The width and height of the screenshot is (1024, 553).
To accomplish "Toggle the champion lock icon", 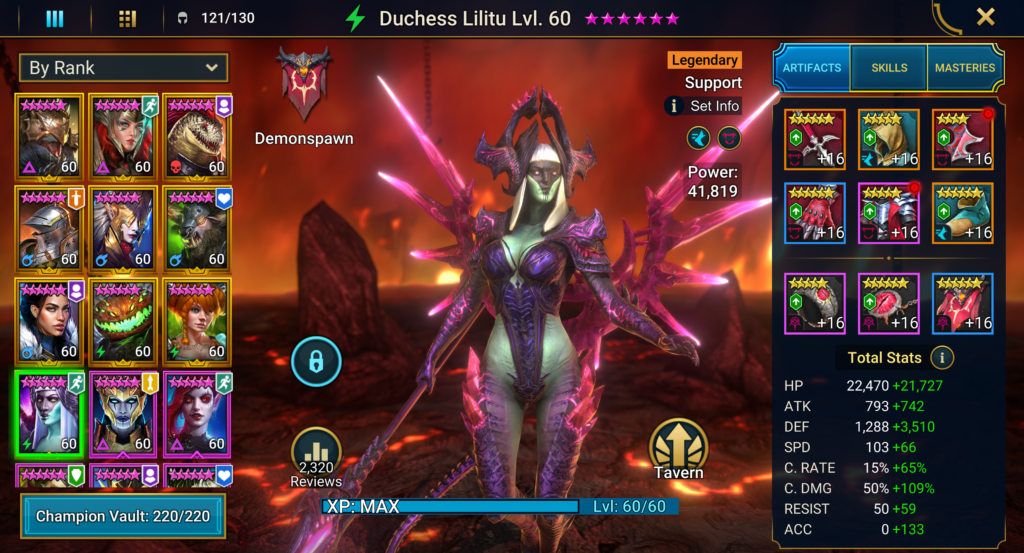I will (x=316, y=362).
